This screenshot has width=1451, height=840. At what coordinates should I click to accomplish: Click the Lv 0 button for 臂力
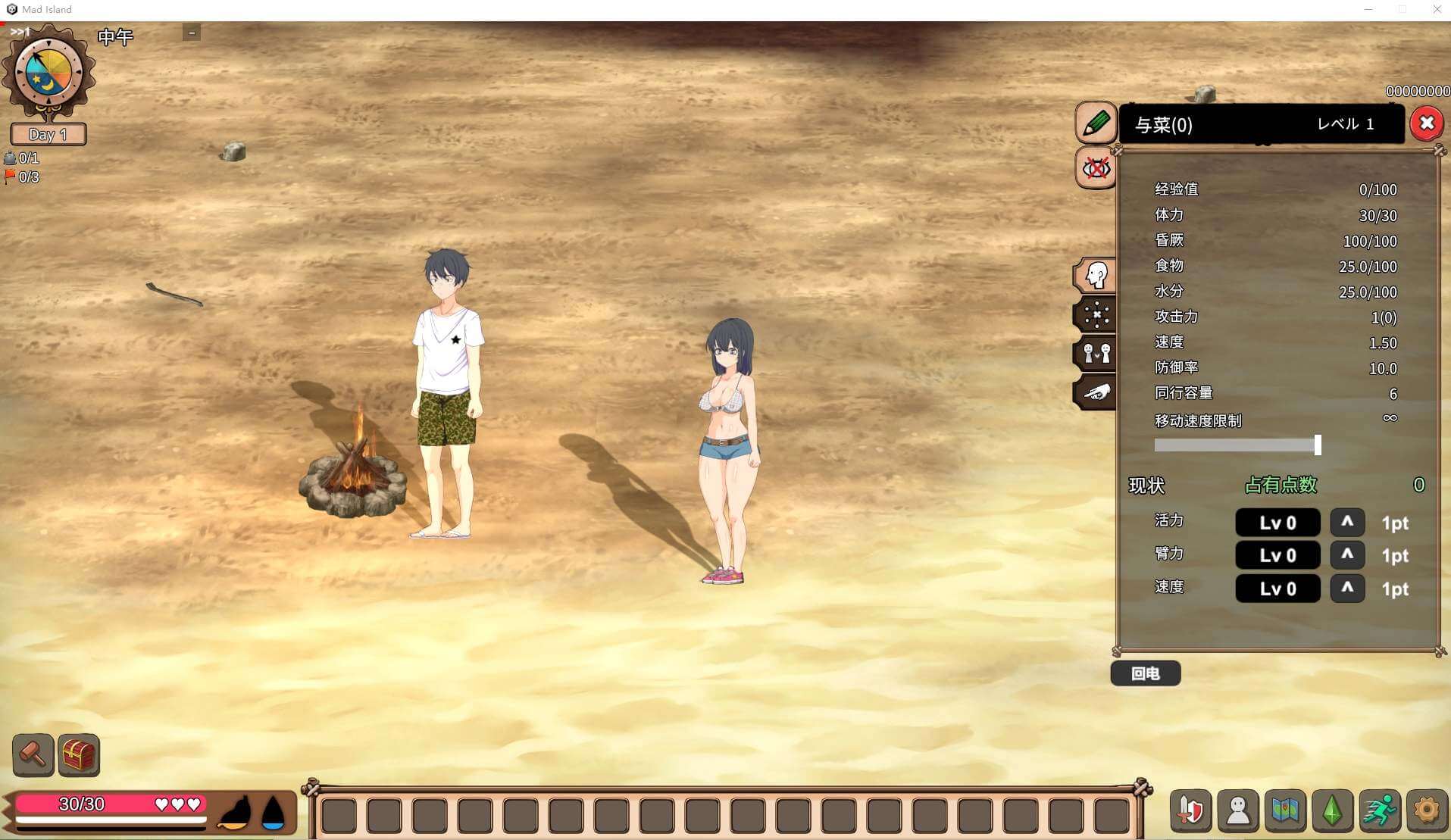pyautogui.click(x=1277, y=555)
